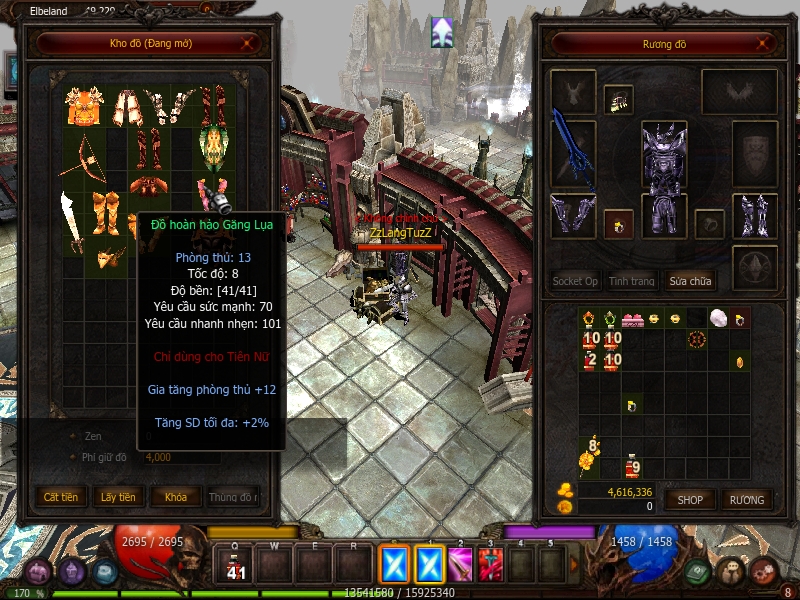This screenshot has height=600, width=800.
Task: Select the Sửa chữa repair button
Action: [691, 281]
